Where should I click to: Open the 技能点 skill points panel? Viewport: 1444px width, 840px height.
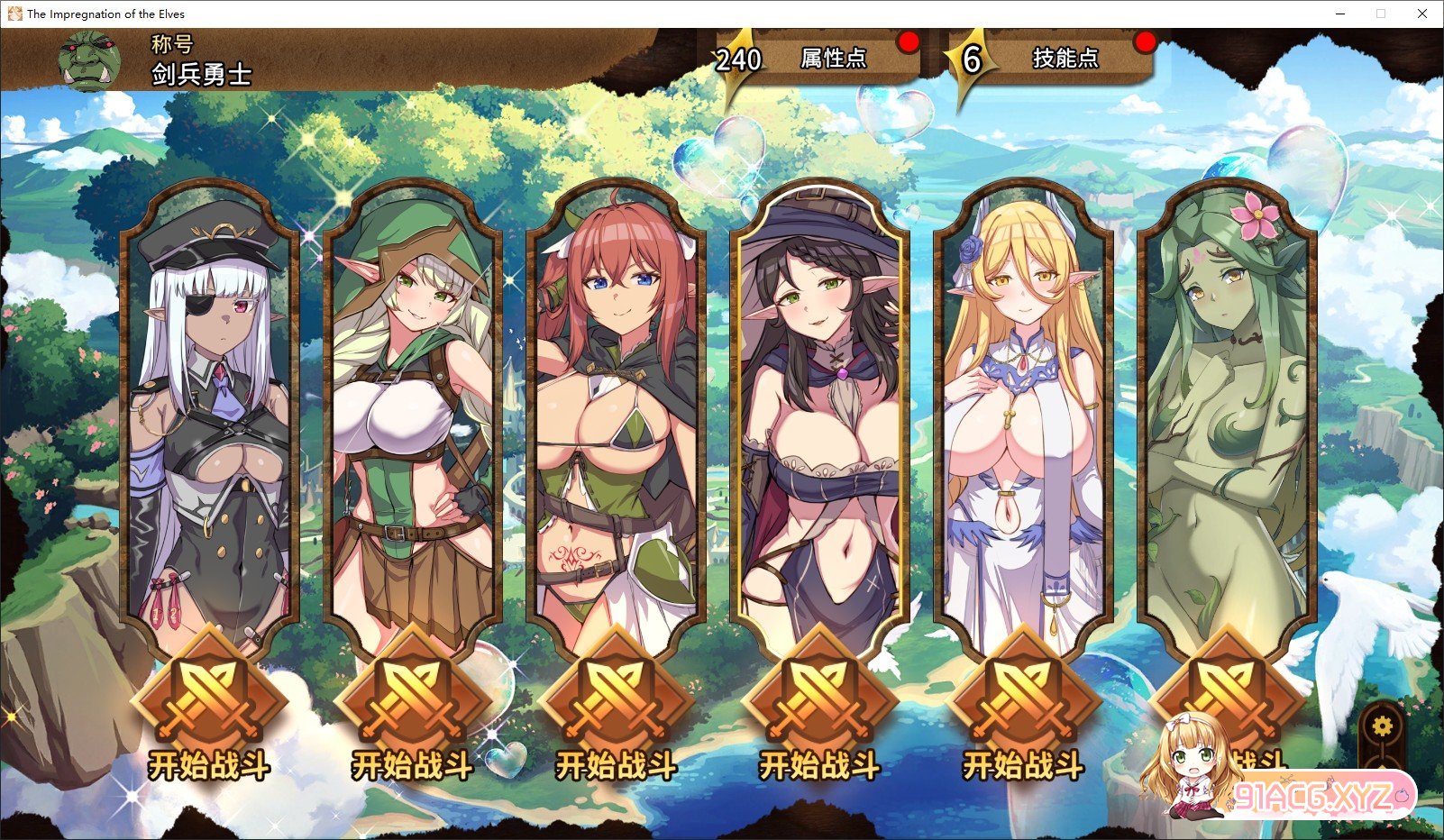[x=1064, y=59]
